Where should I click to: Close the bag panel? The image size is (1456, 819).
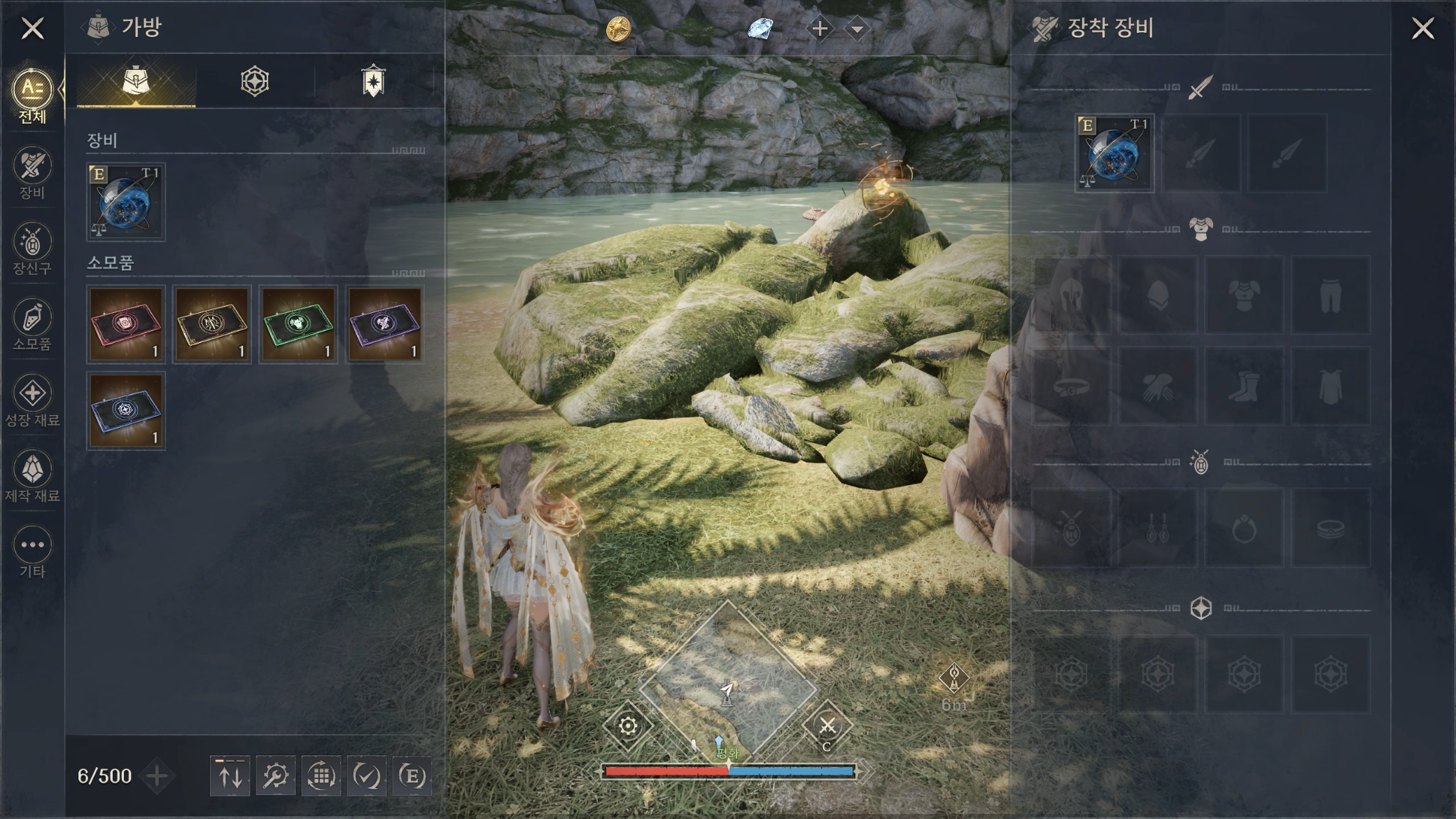[x=32, y=29]
